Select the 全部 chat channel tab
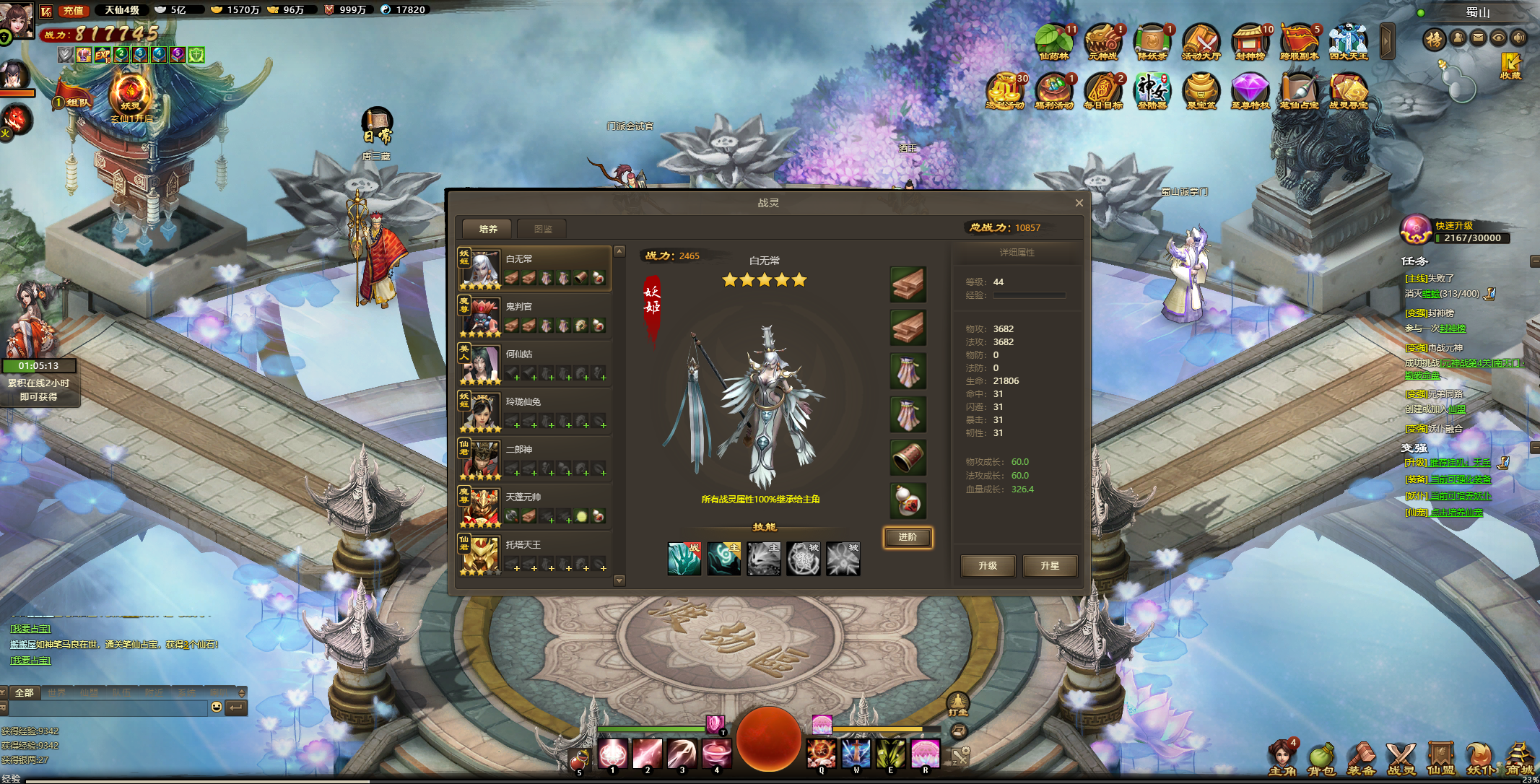The width and height of the screenshot is (1540, 784). 25,692
